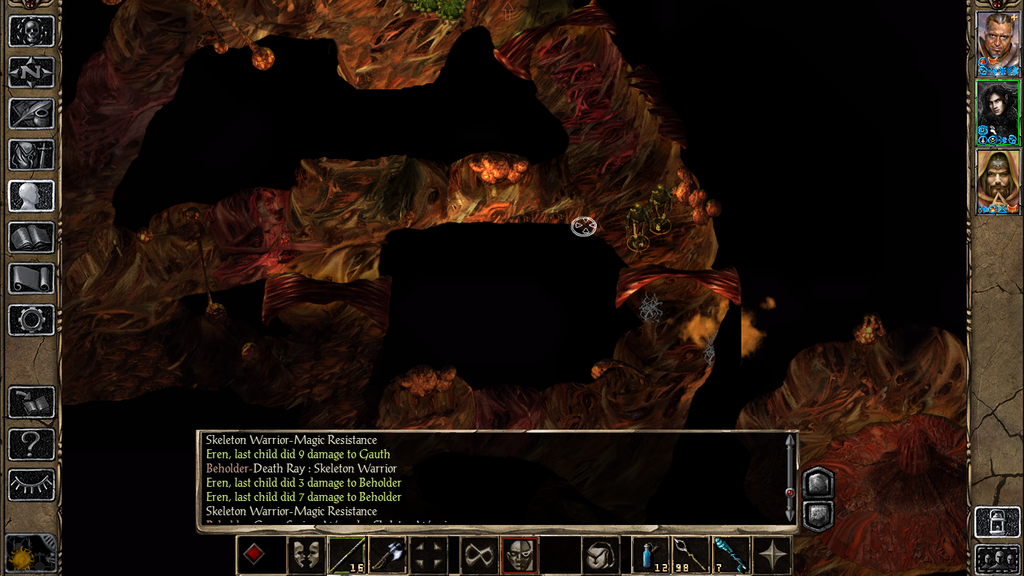
Task: Open the inventory screen button
Action: [x=31, y=154]
